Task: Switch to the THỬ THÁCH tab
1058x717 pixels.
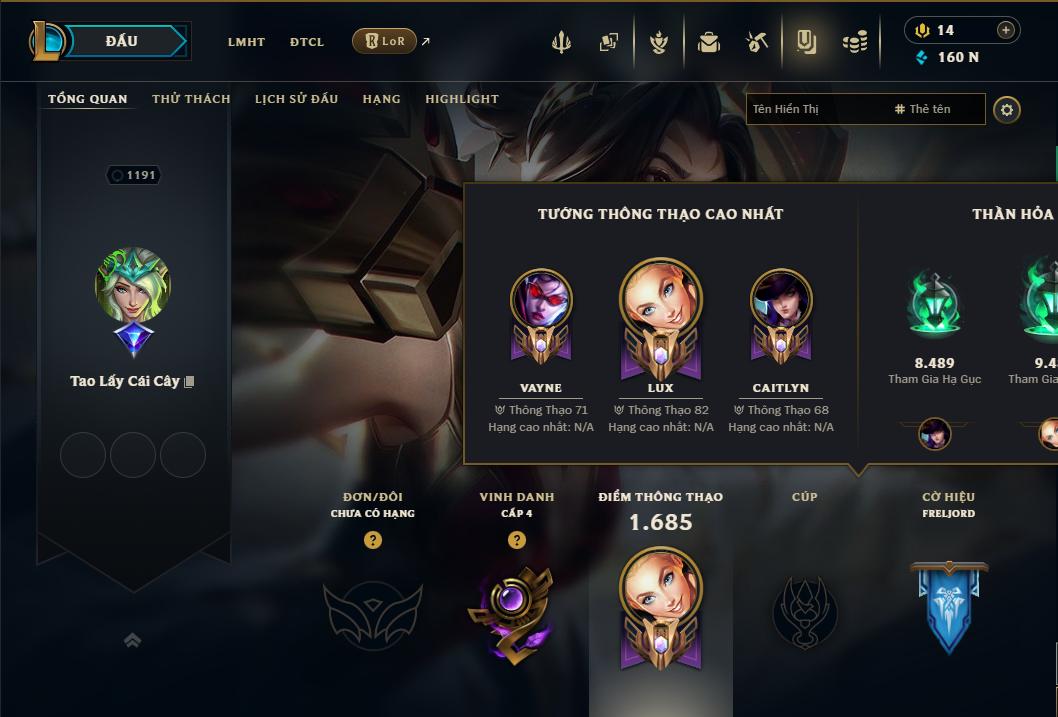Action: click(x=191, y=99)
